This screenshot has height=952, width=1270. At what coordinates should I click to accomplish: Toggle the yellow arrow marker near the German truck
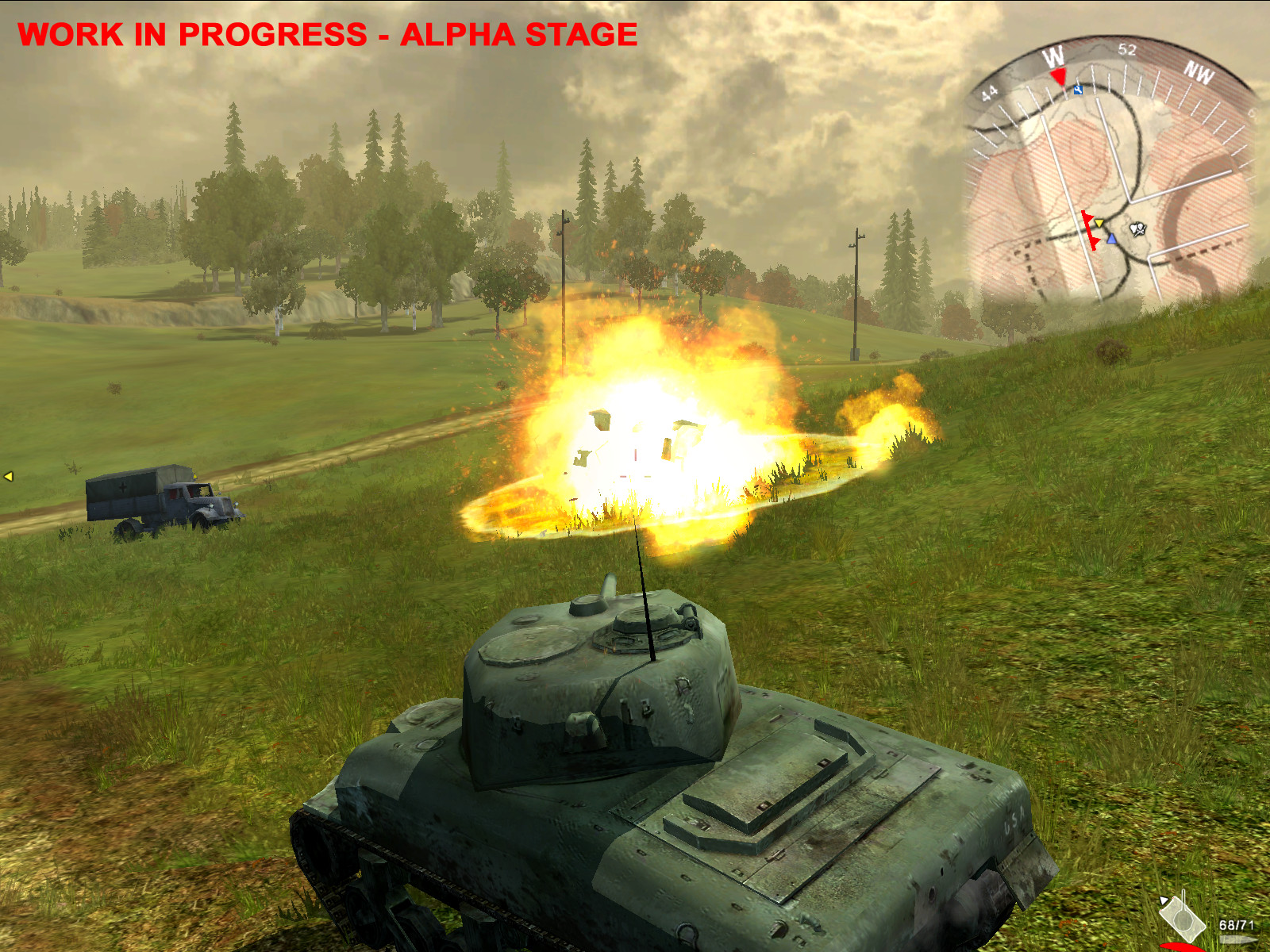(x=9, y=476)
